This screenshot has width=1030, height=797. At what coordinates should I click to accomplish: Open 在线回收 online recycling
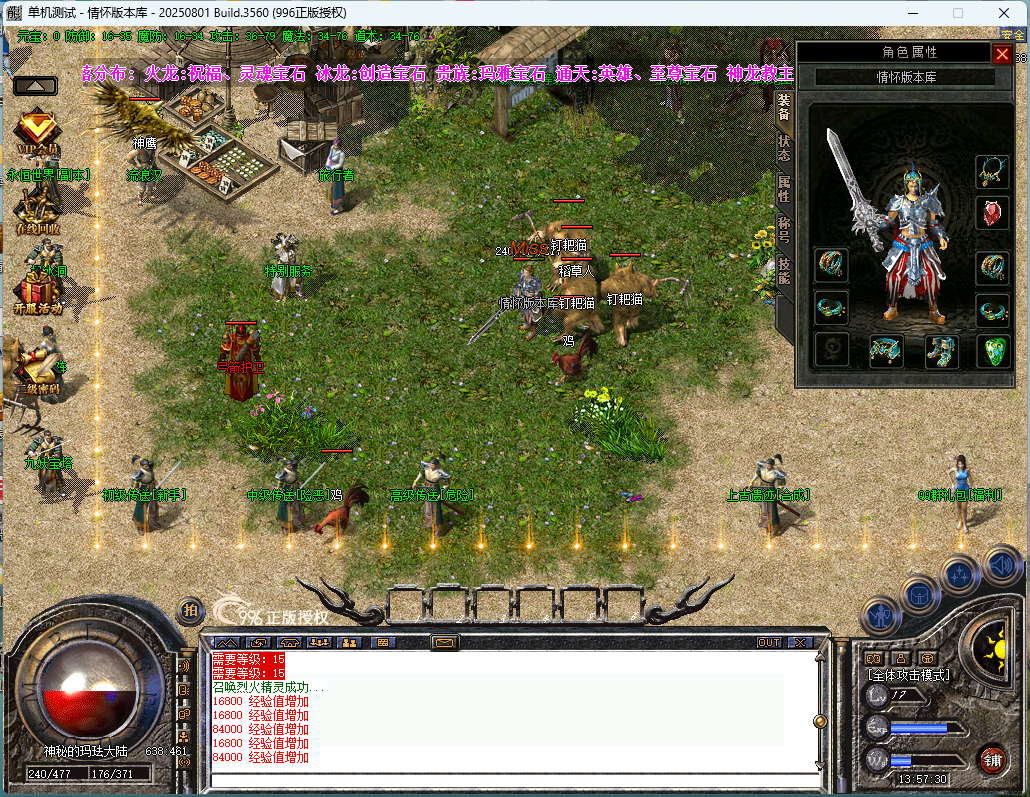[x=37, y=210]
